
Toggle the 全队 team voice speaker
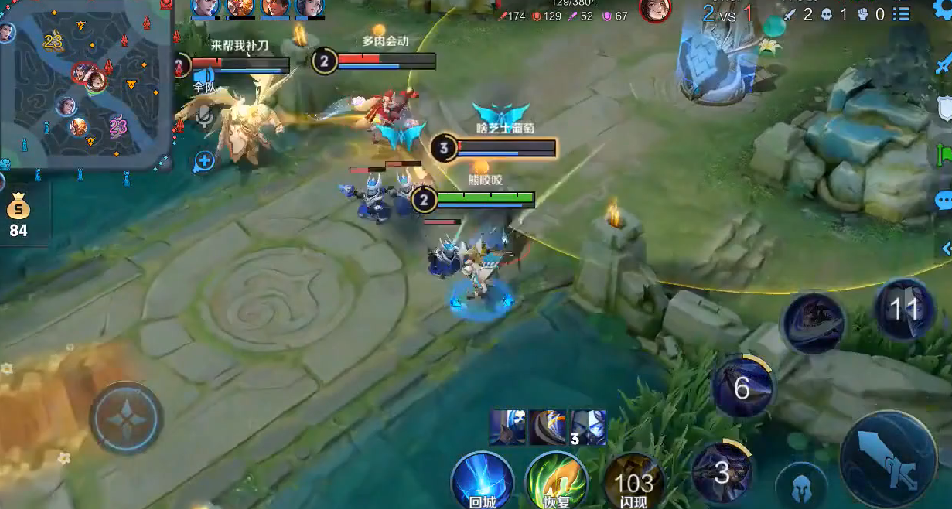point(205,77)
